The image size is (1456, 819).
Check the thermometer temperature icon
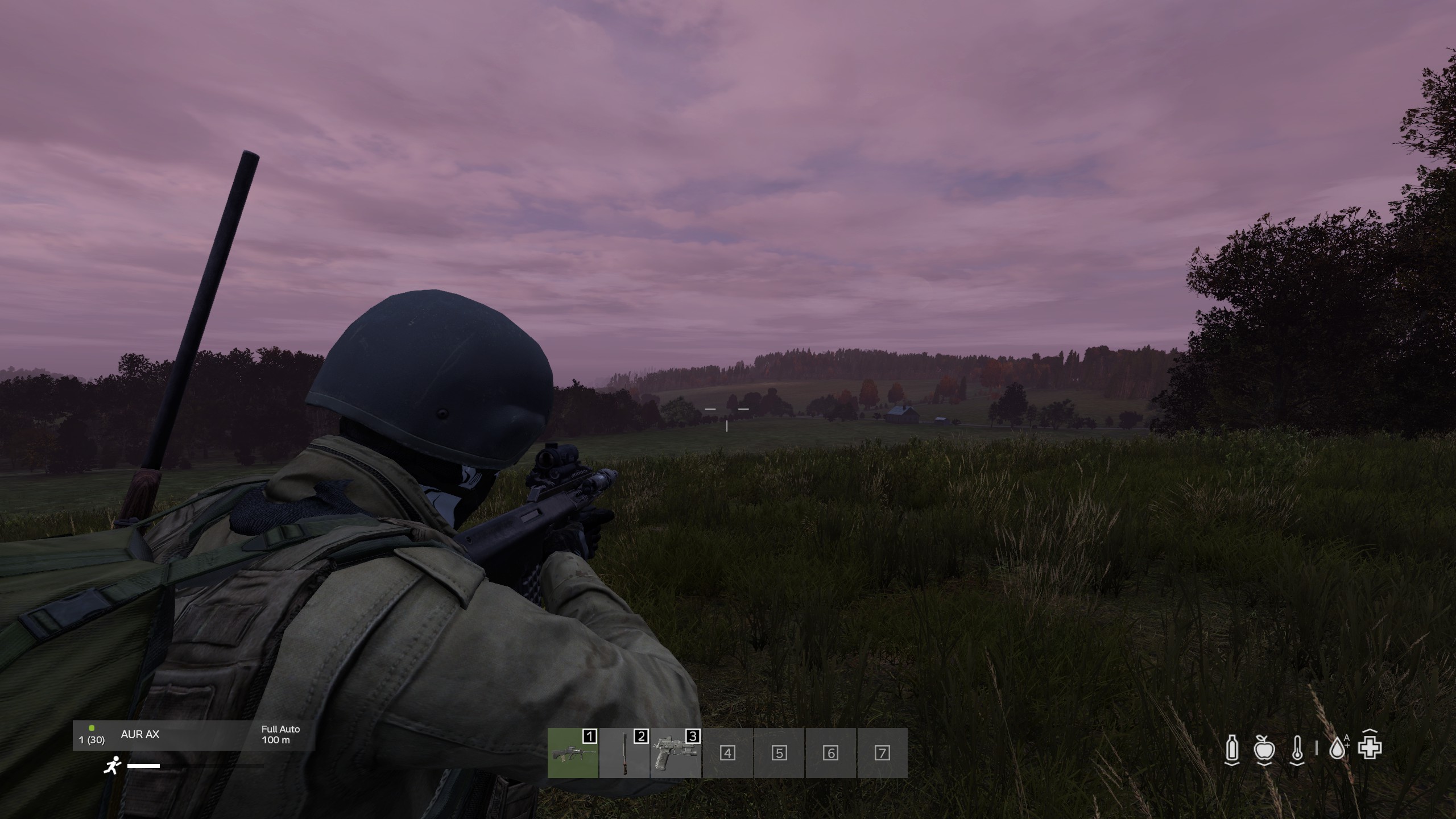(x=1297, y=748)
